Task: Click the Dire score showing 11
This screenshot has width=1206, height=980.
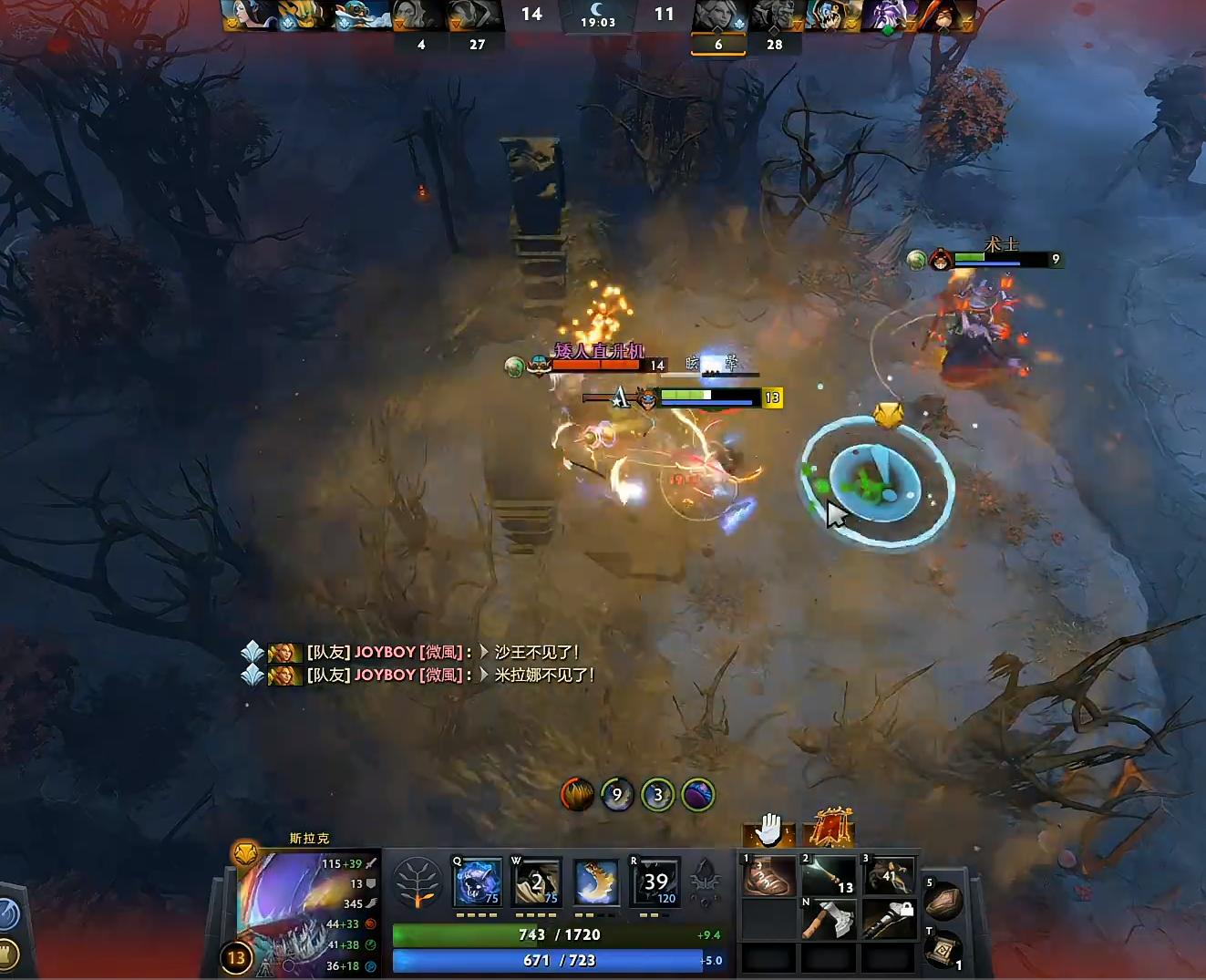Action: pyautogui.click(x=665, y=14)
